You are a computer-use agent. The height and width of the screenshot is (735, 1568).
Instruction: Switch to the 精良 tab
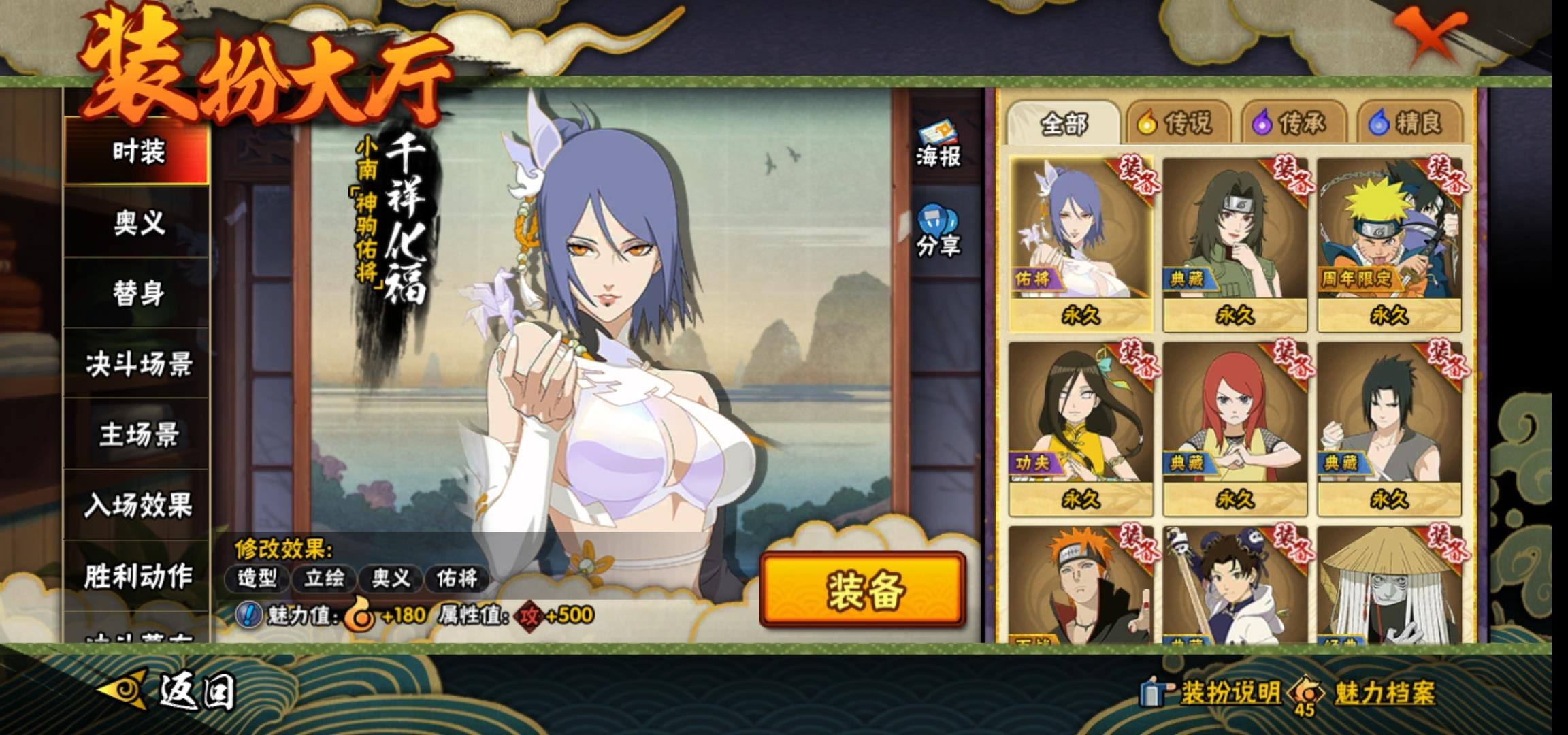[1407, 123]
